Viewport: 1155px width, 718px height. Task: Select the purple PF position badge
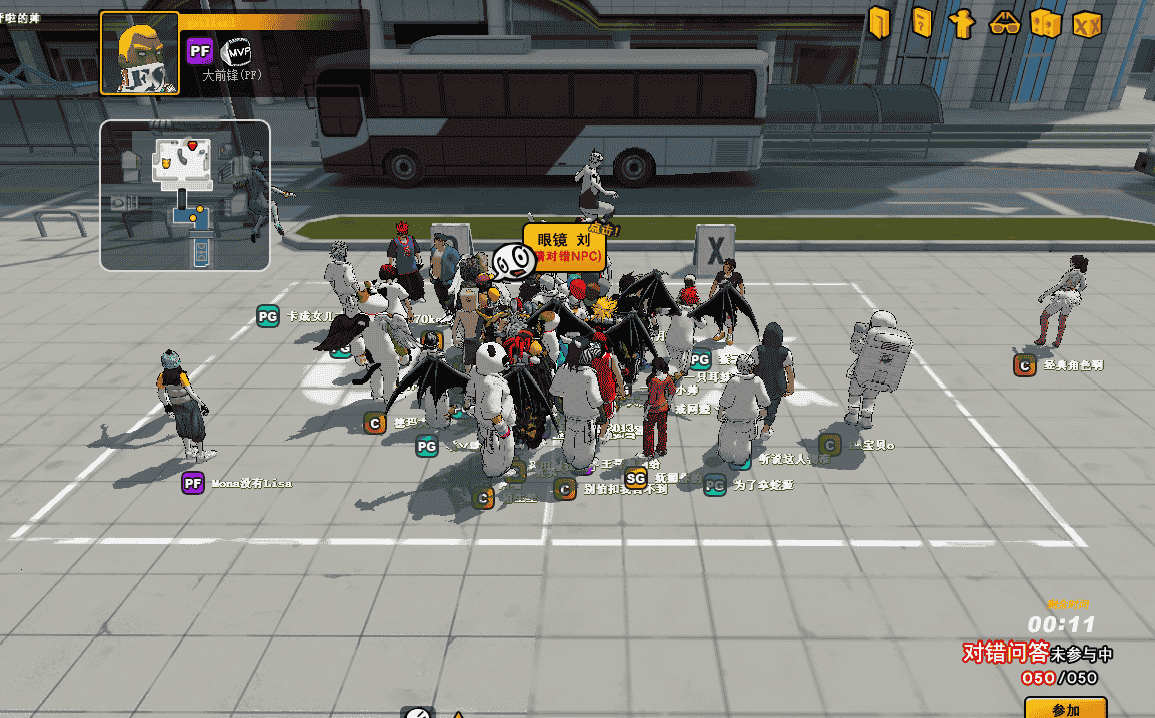200,50
